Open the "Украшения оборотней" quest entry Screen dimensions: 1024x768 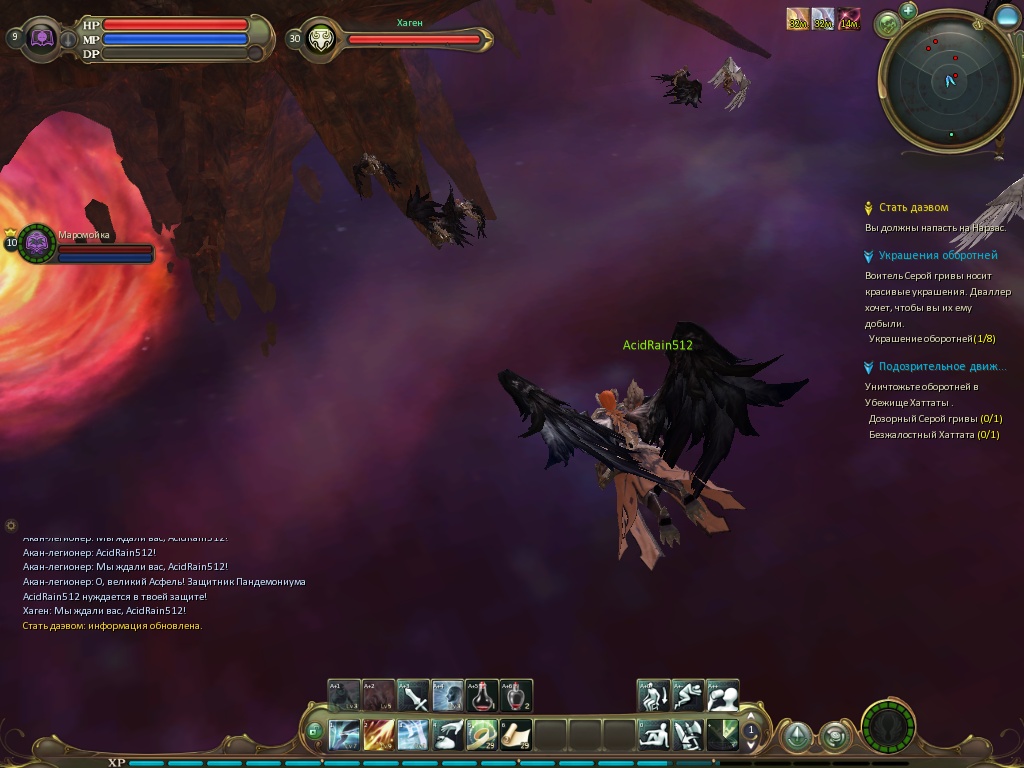point(924,256)
